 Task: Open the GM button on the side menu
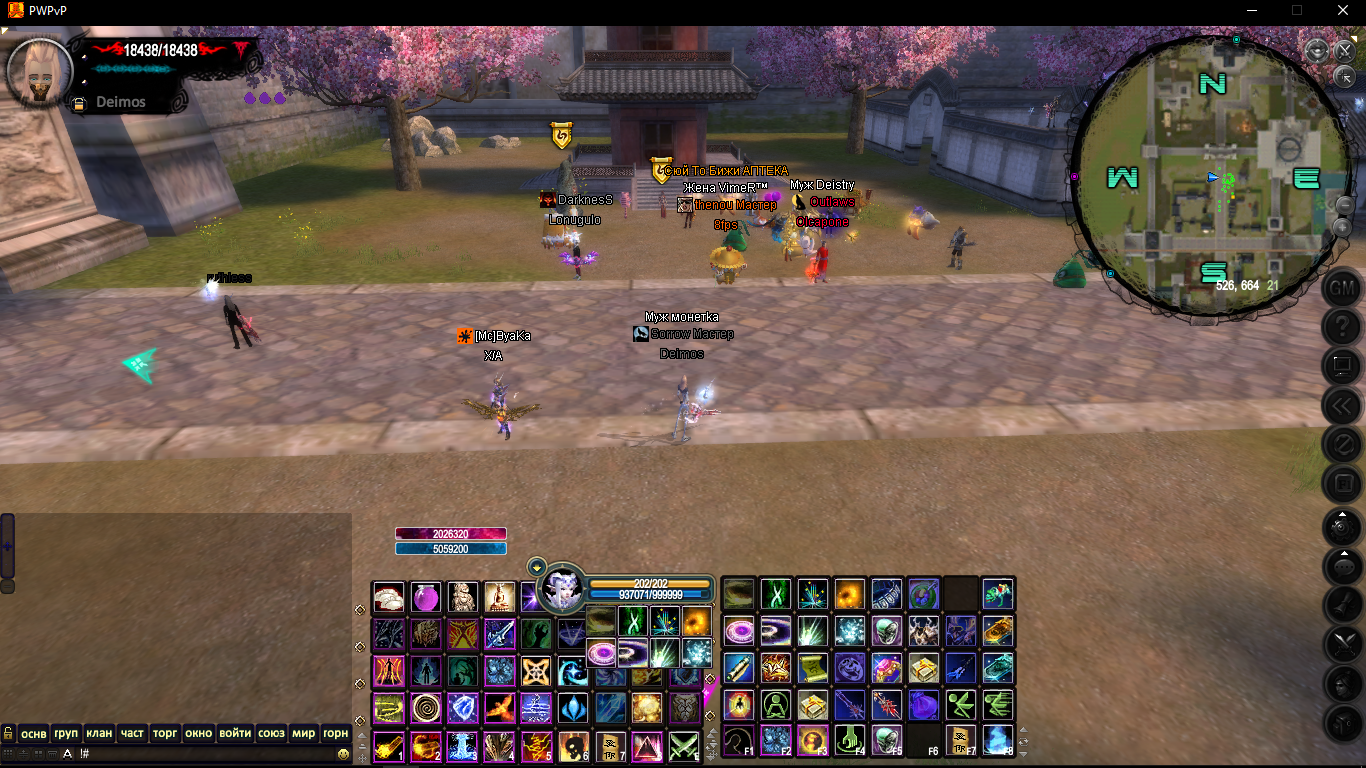(x=1341, y=288)
